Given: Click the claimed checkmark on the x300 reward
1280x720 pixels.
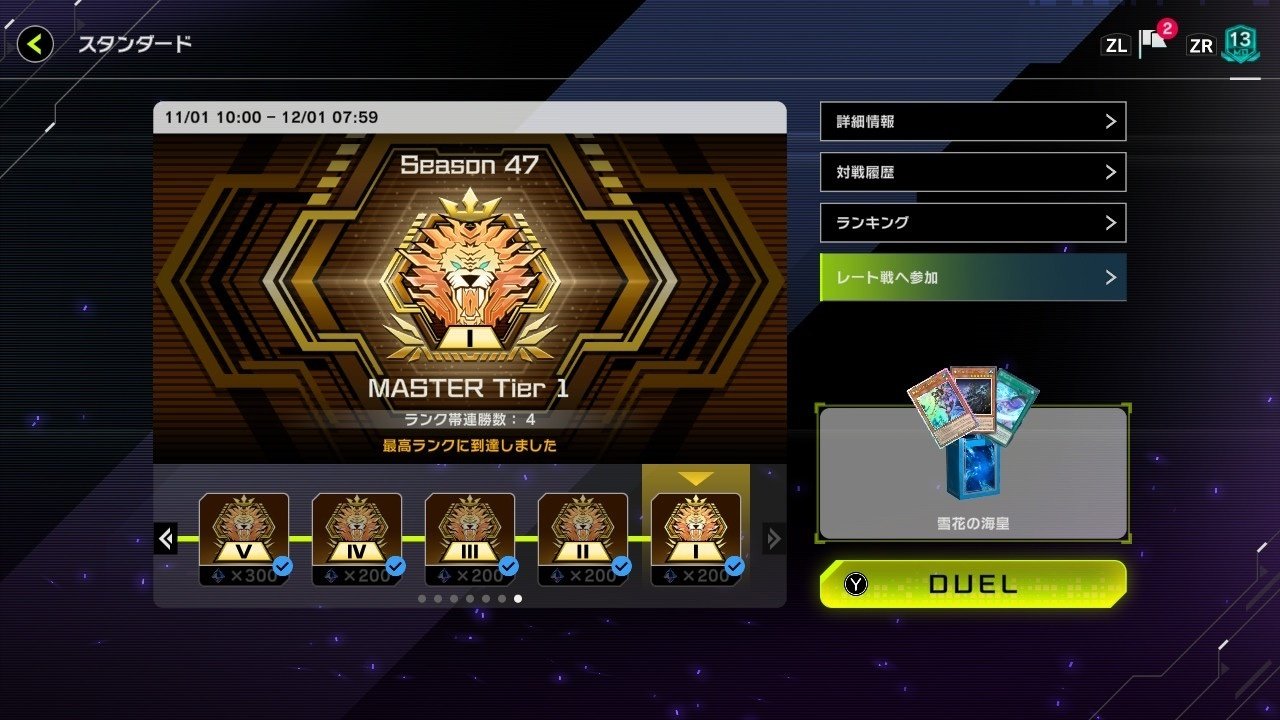Looking at the screenshot, I should (x=284, y=566).
